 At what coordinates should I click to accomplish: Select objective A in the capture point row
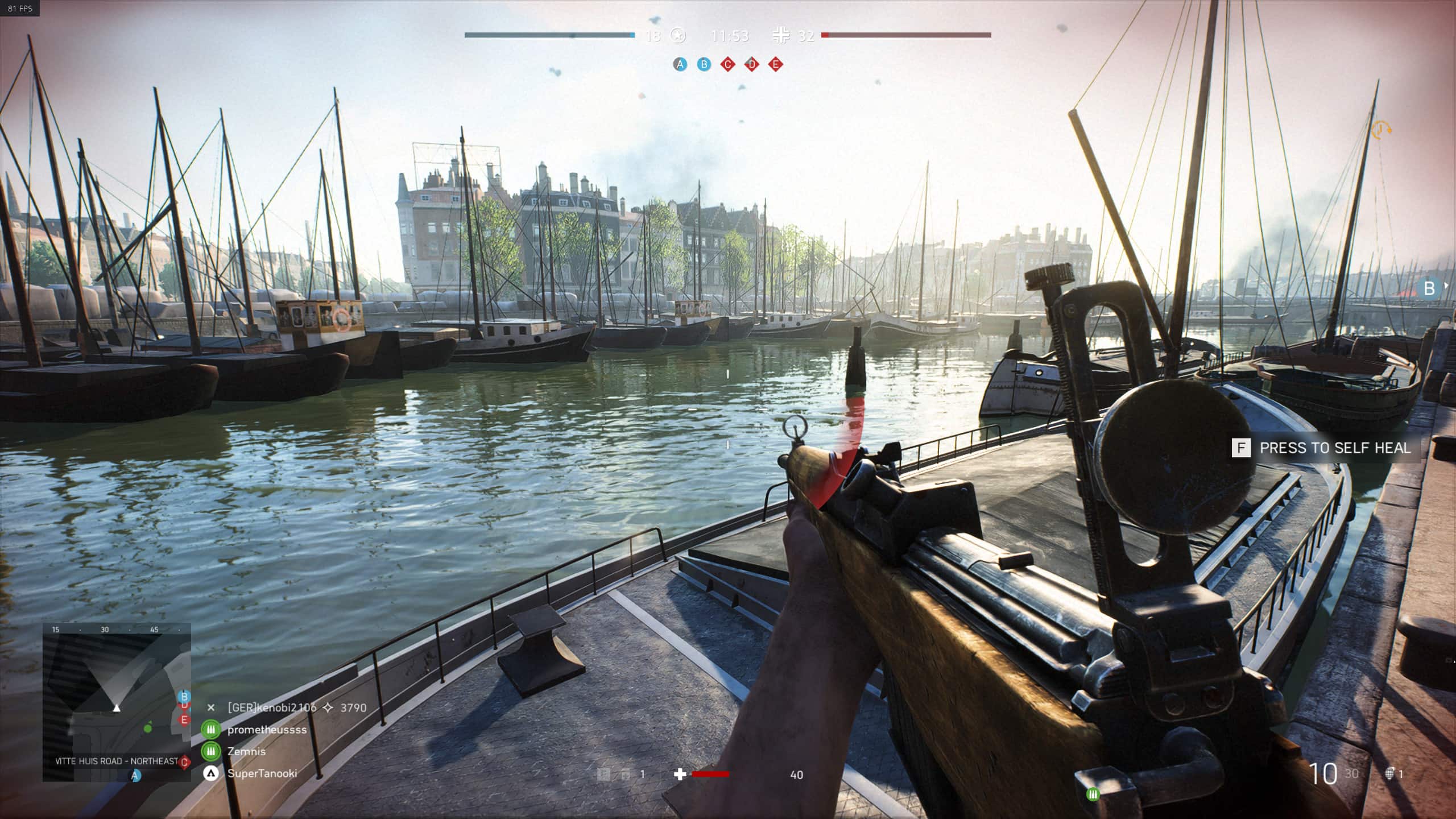(x=680, y=64)
